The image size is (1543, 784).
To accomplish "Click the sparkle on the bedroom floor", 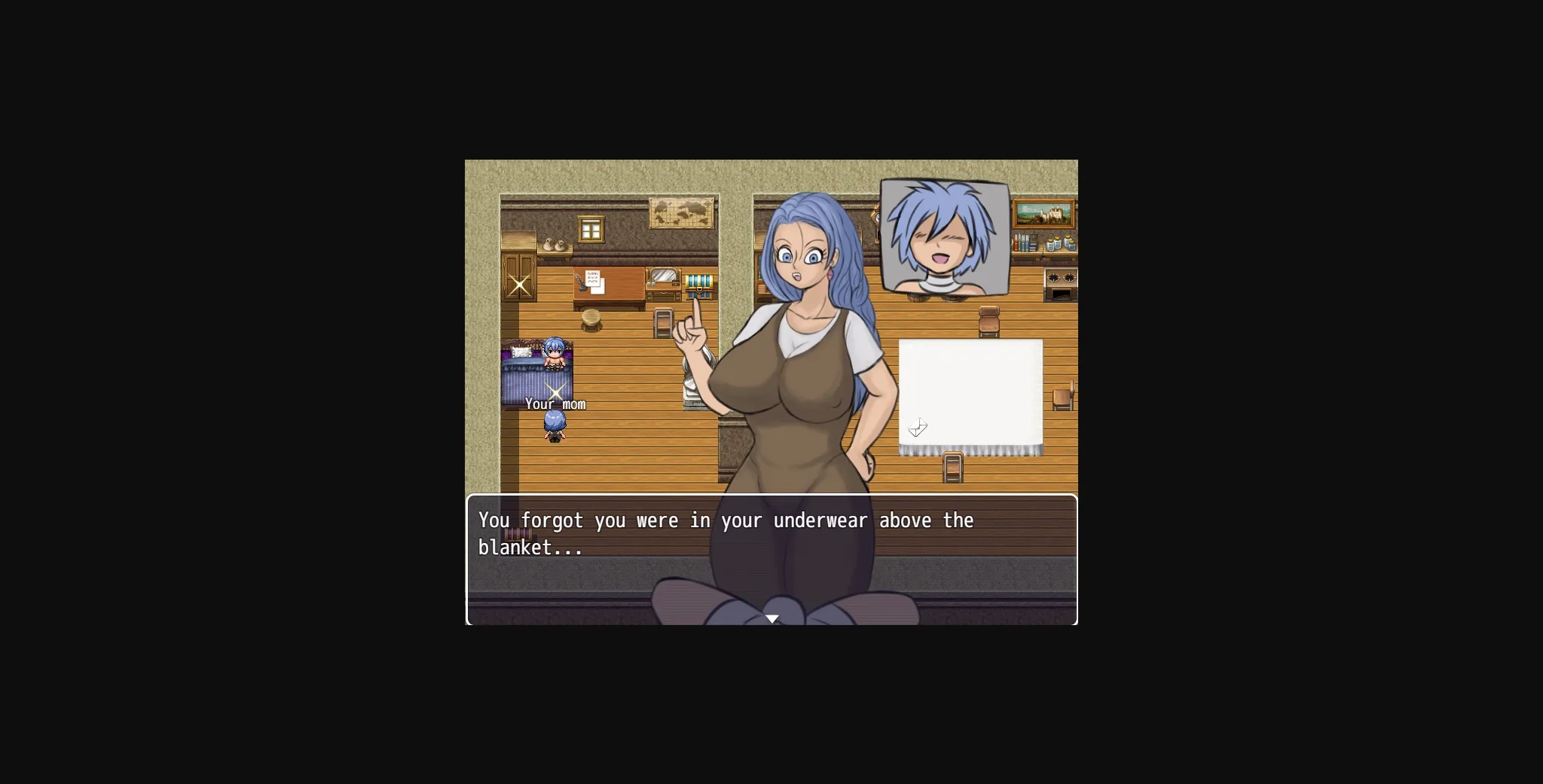I will tap(556, 392).
